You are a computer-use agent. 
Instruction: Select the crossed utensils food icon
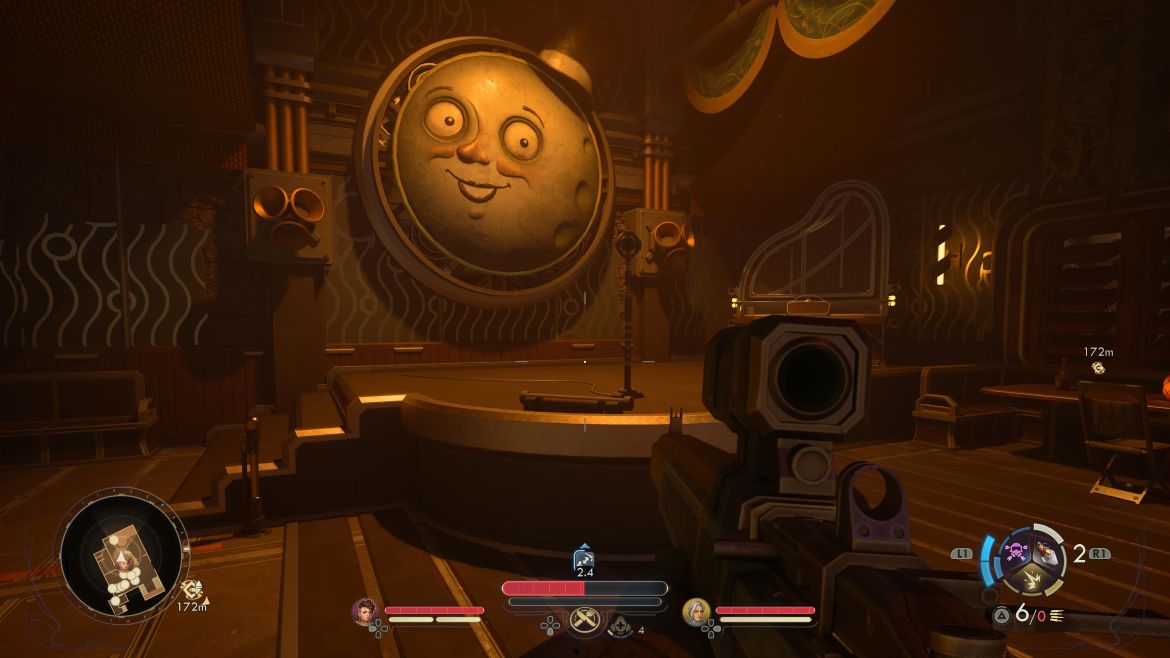pos(584,621)
